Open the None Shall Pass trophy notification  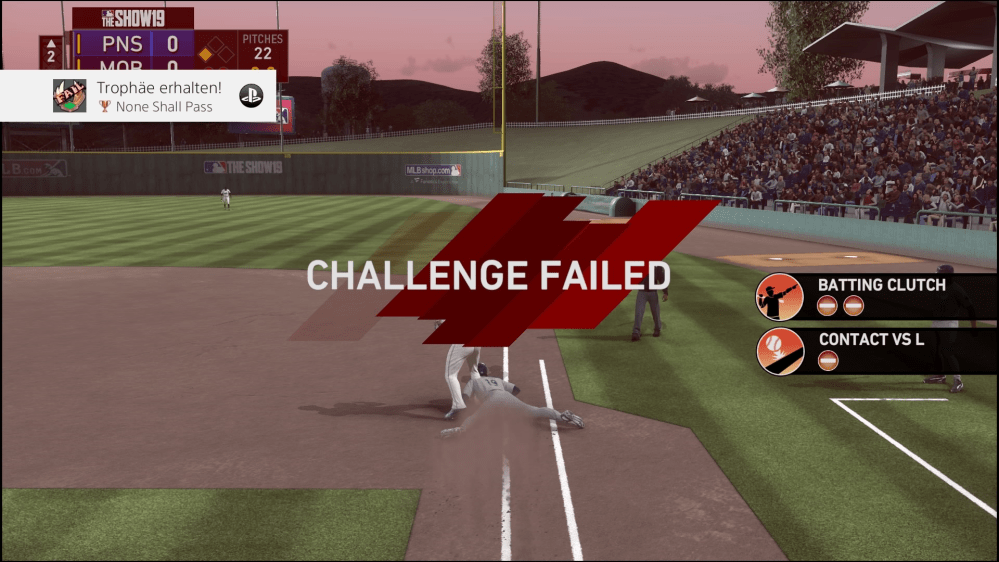[x=155, y=96]
